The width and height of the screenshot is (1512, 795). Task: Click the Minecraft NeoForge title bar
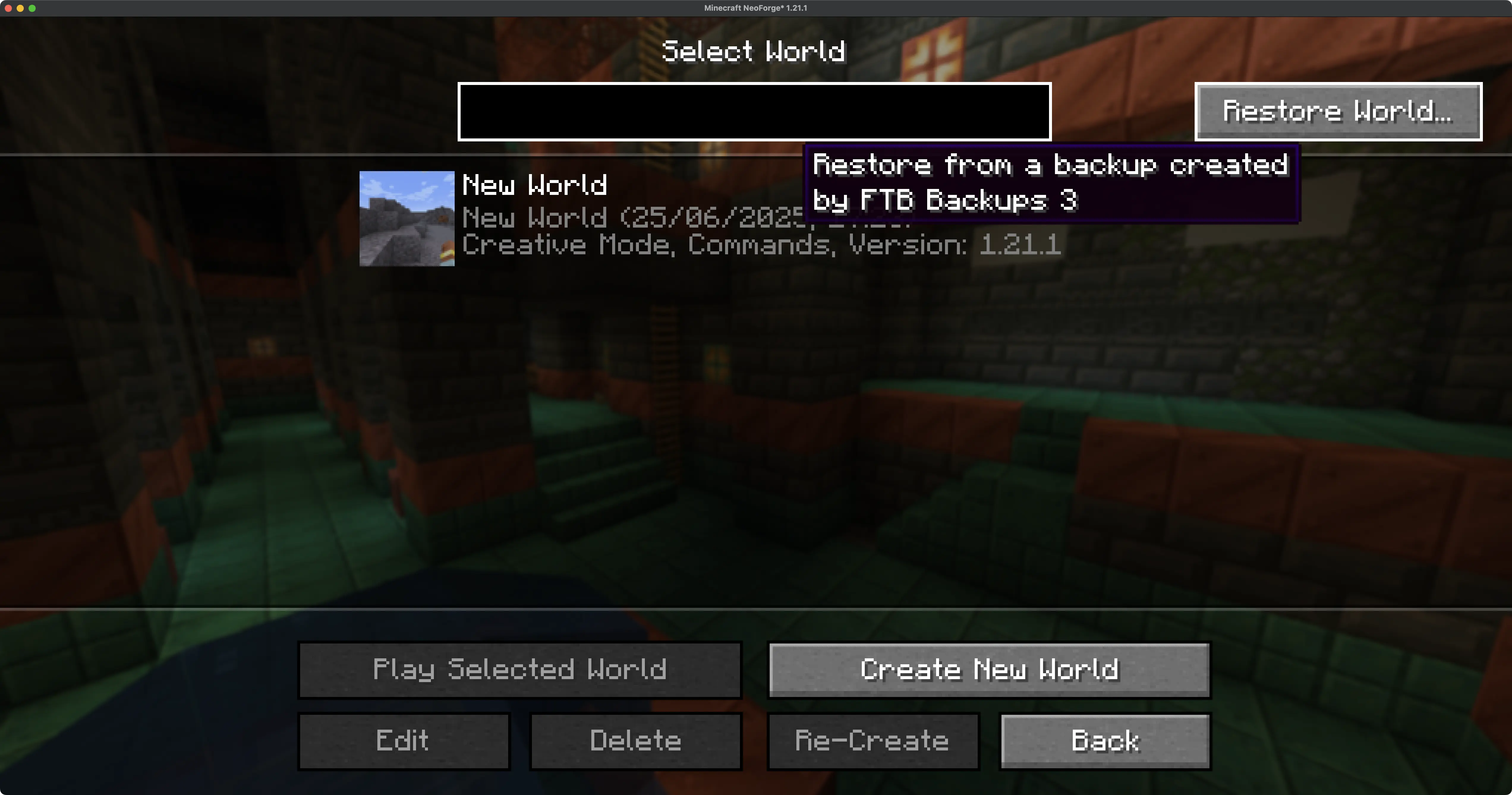coord(755,8)
